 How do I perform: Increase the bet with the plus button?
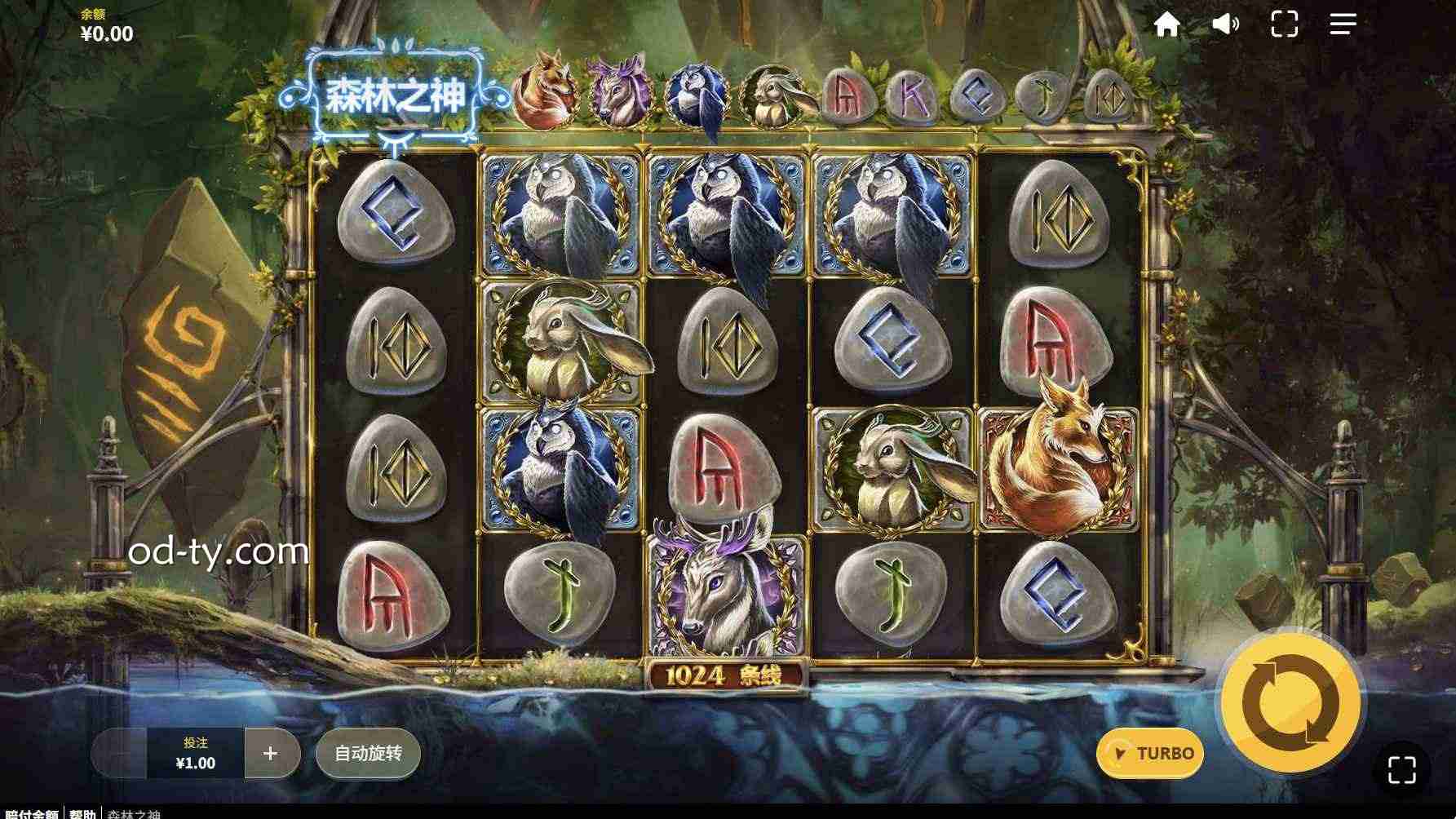(x=272, y=754)
